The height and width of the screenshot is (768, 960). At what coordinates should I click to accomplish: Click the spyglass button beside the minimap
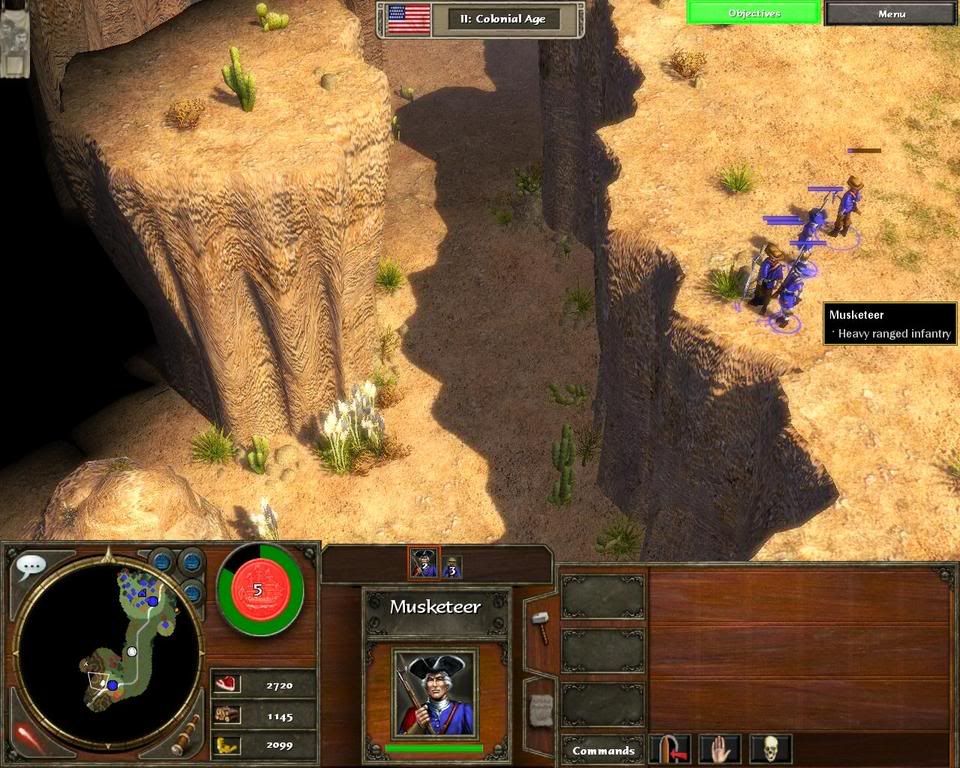point(184,737)
